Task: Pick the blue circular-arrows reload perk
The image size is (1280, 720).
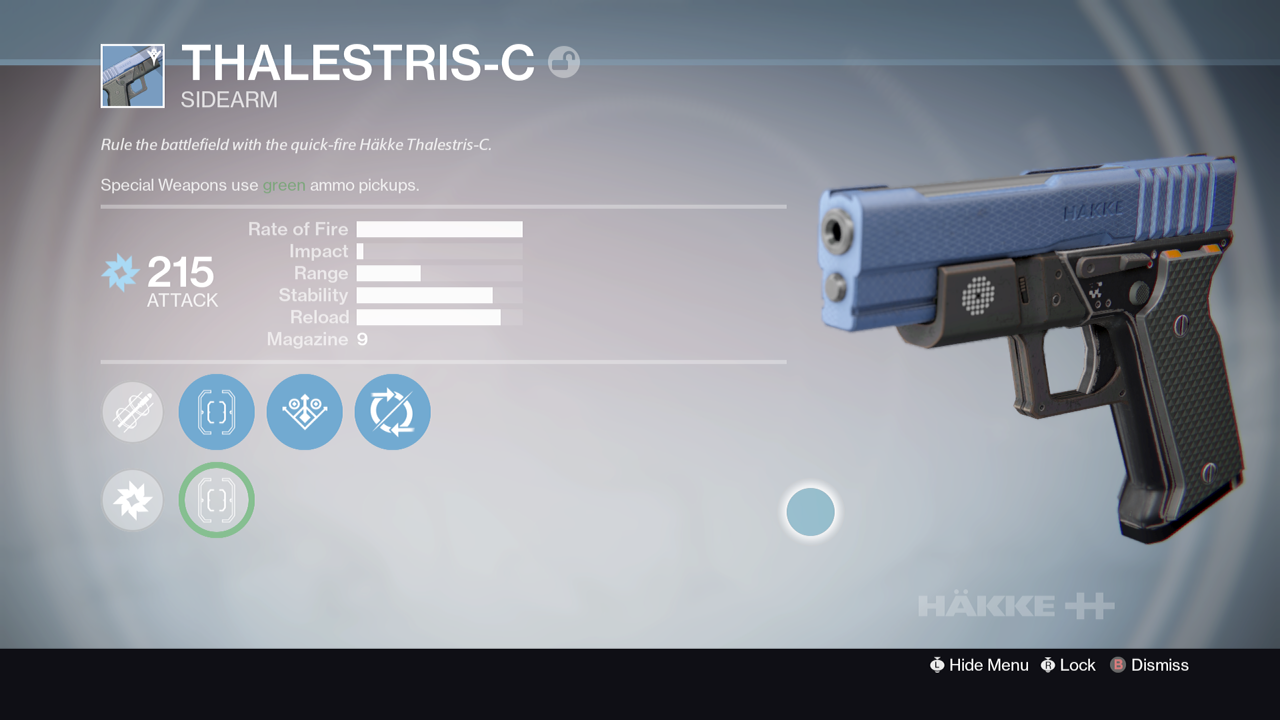Action: (x=392, y=412)
